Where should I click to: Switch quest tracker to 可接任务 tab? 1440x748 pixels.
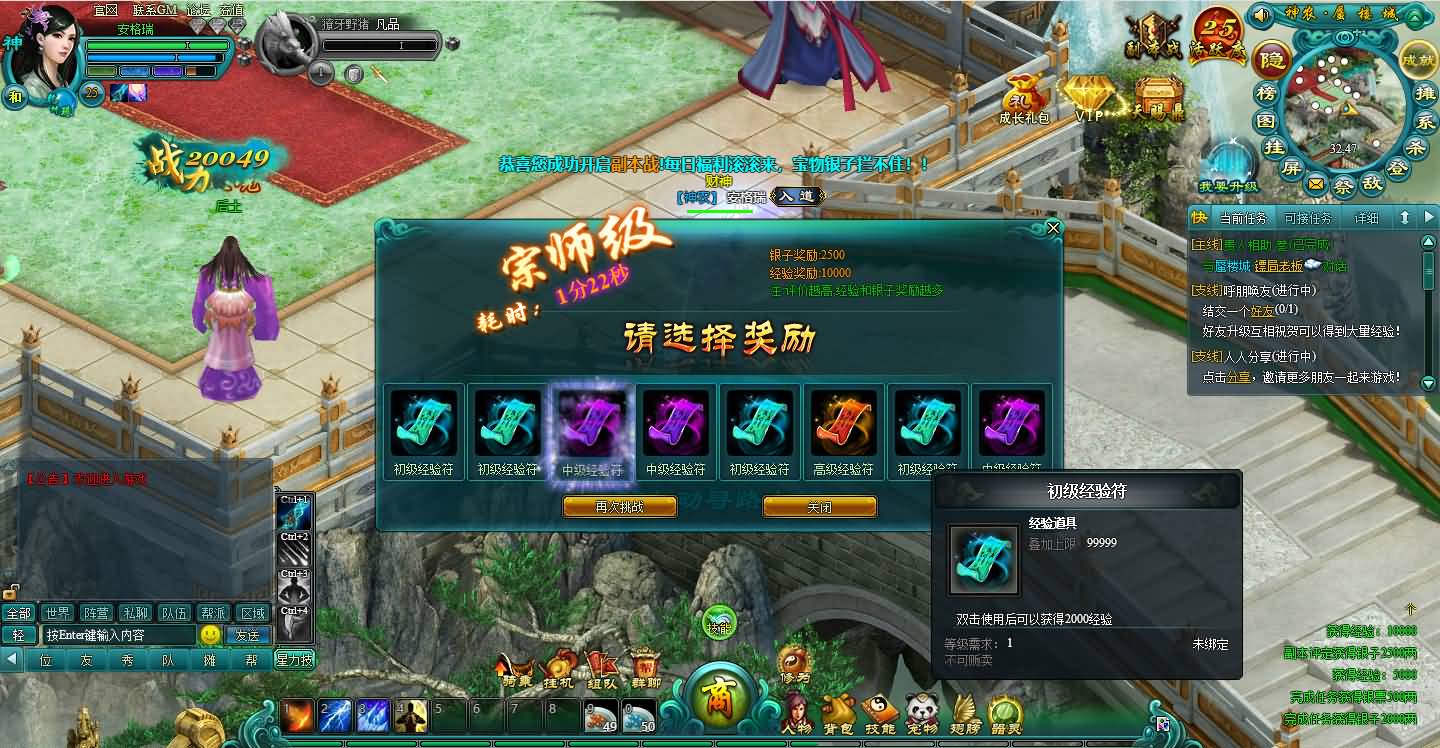1307,218
